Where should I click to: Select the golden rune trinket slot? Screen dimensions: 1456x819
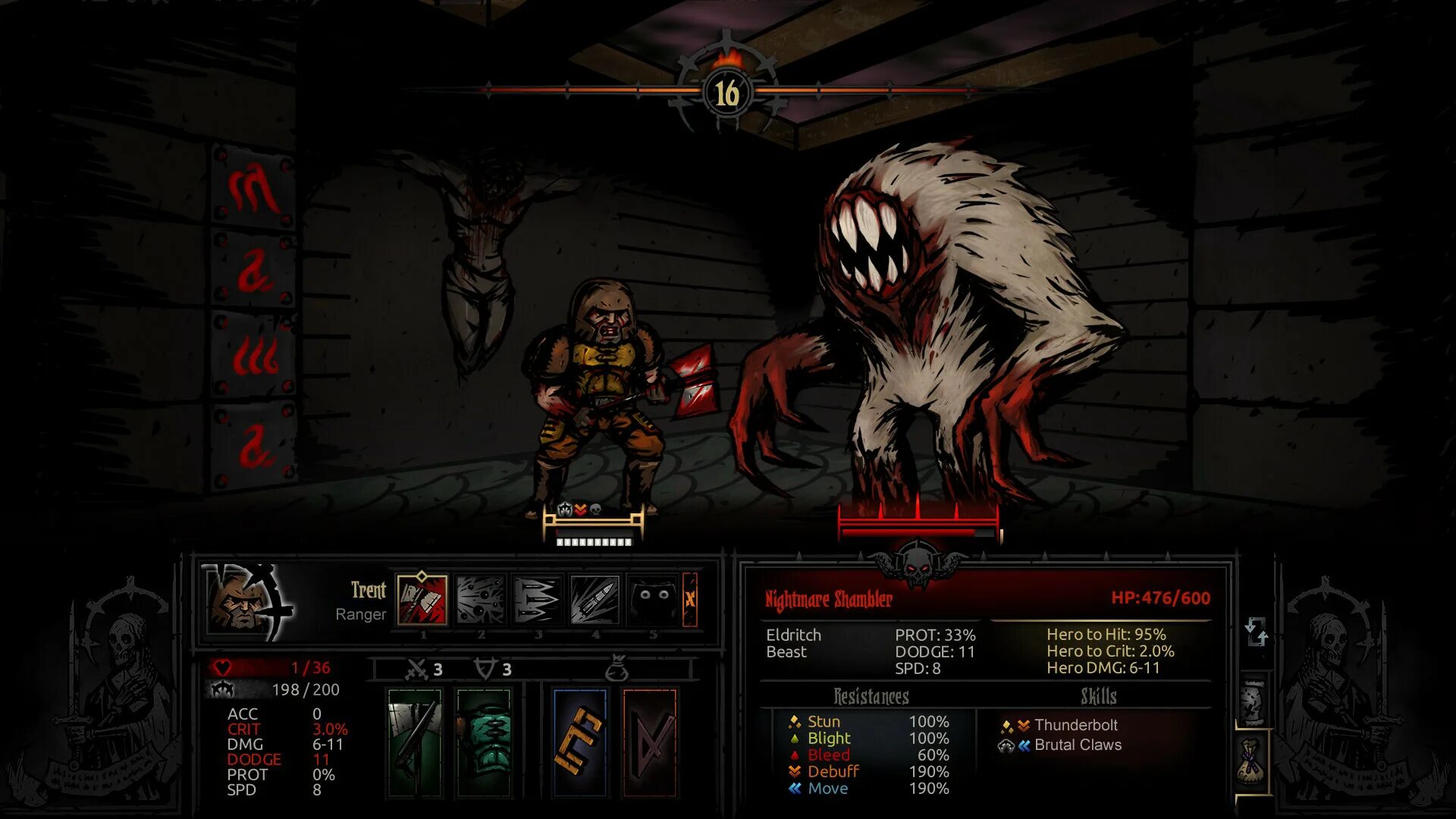[x=580, y=742]
